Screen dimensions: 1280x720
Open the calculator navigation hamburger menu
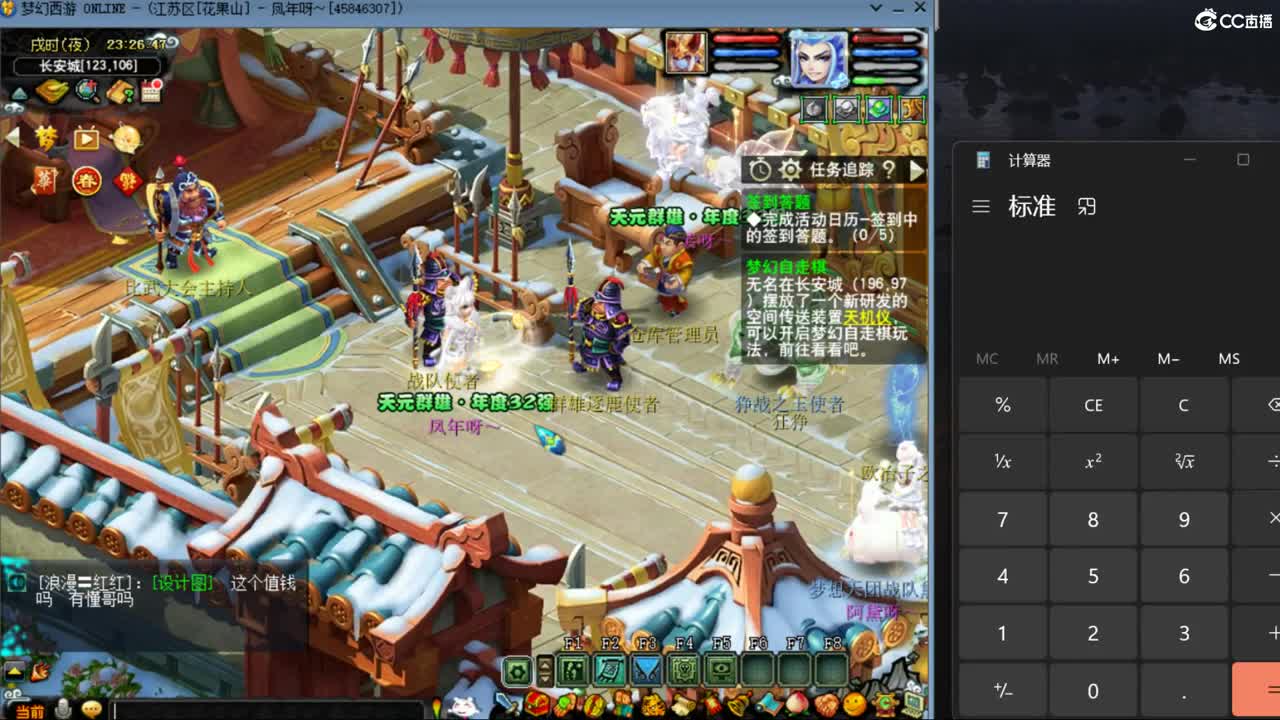click(x=981, y=207)
